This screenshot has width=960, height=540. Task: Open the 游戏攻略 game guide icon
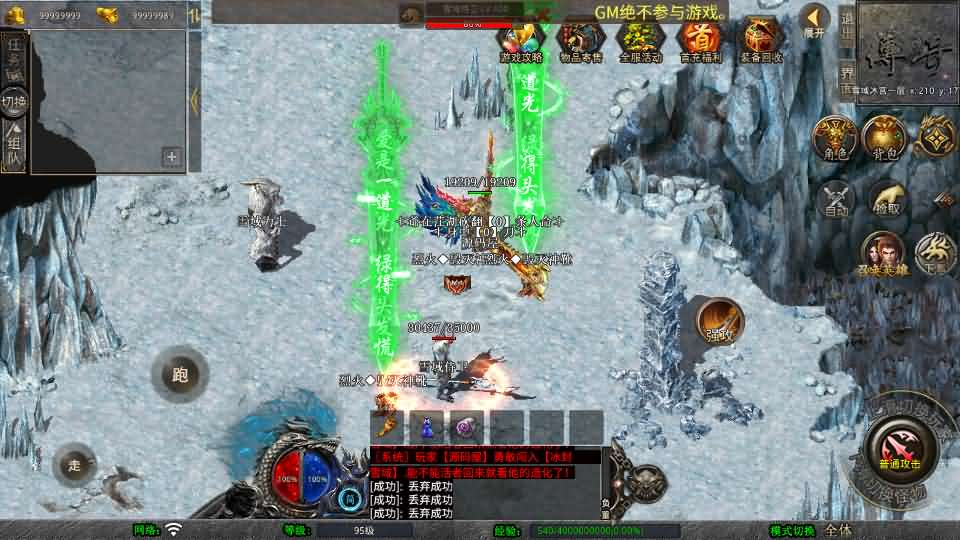[521, 39]
